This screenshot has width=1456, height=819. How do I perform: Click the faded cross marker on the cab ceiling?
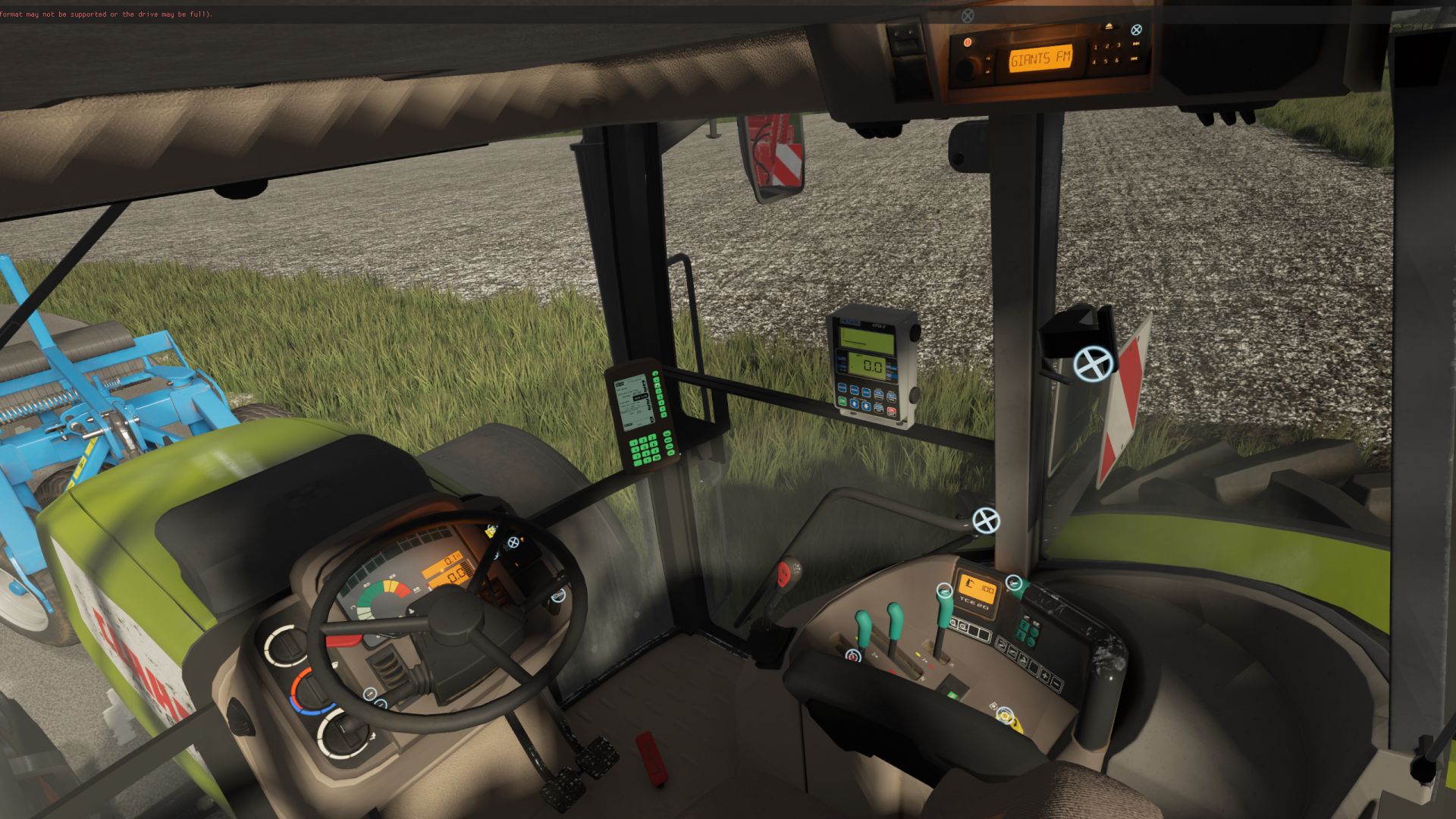[x=968, y=15]
